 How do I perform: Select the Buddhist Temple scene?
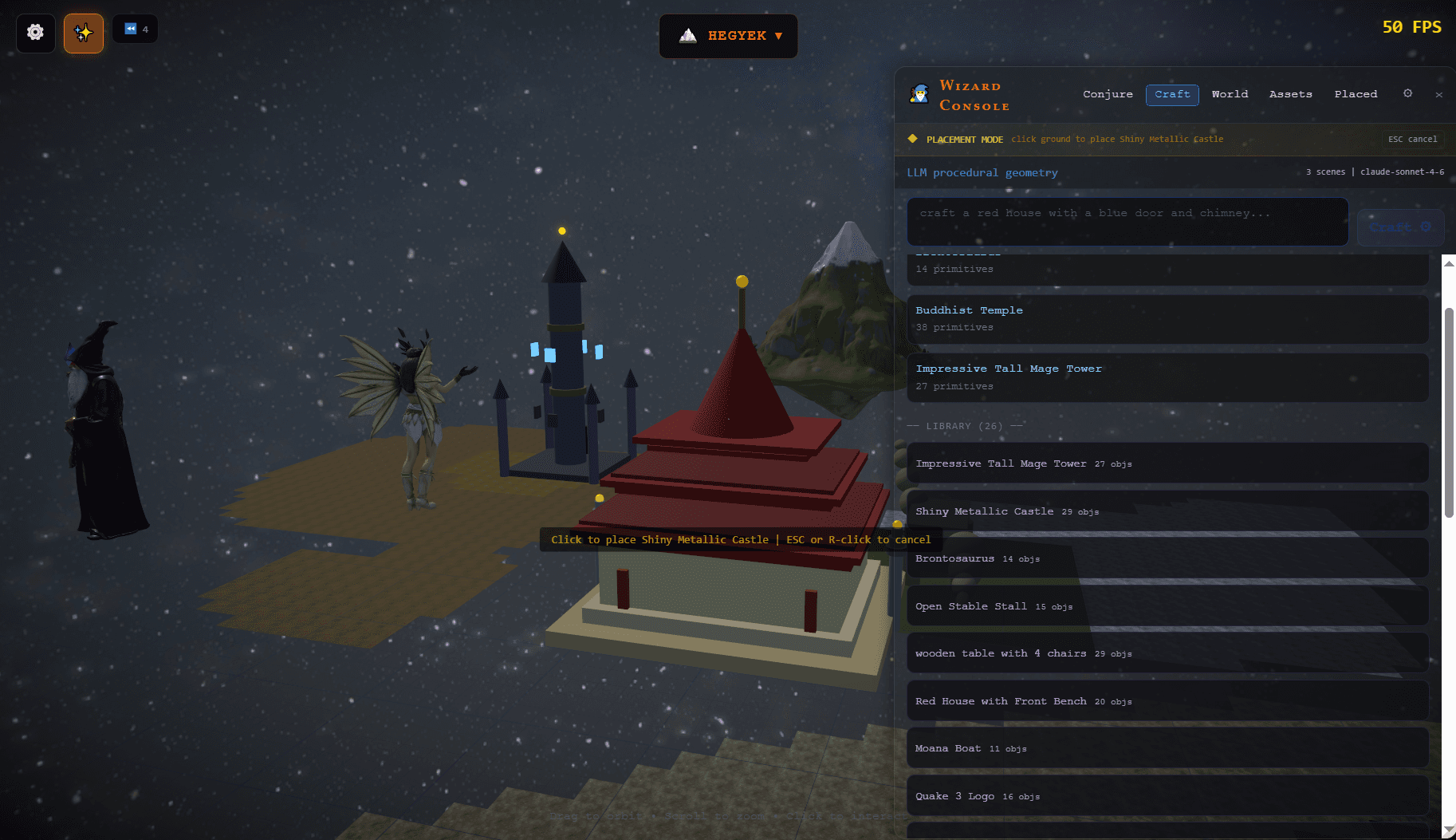pyautogui.click(x=1167, y=318)
